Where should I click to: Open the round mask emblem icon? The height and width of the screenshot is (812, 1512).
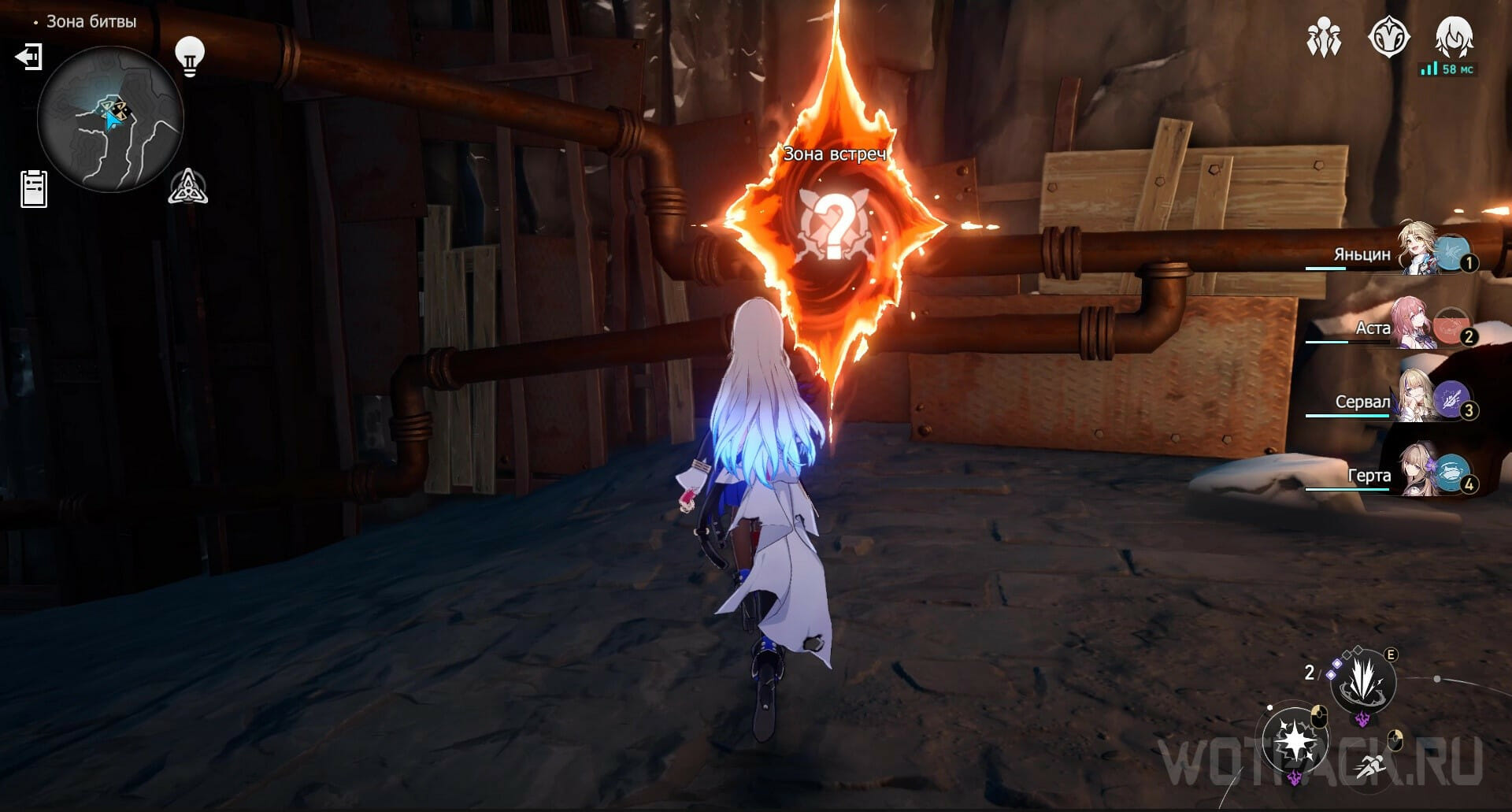tap(1388, 36)
